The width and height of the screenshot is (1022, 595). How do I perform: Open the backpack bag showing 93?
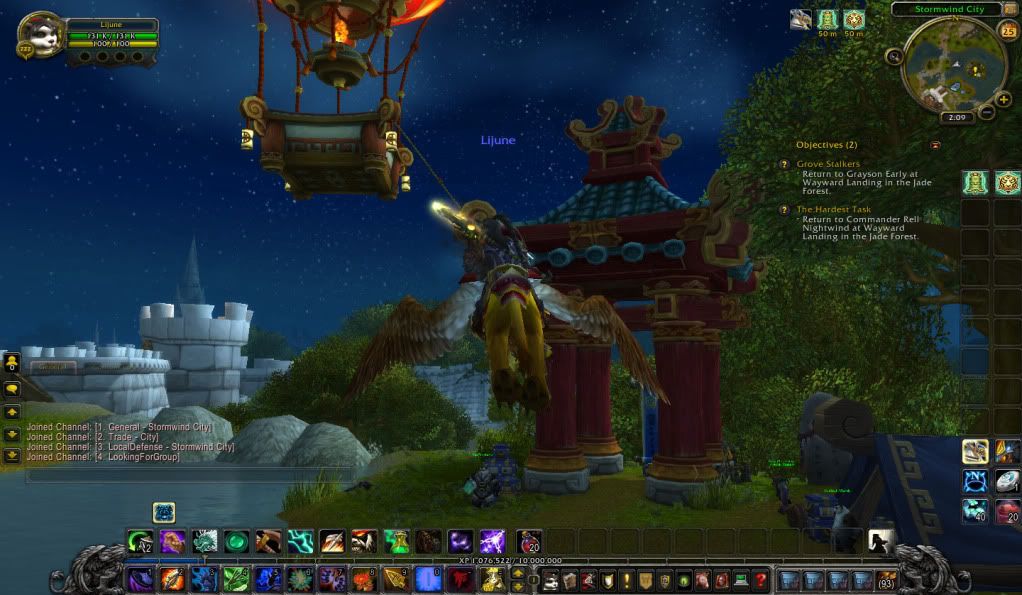click(x=885, y=580)
